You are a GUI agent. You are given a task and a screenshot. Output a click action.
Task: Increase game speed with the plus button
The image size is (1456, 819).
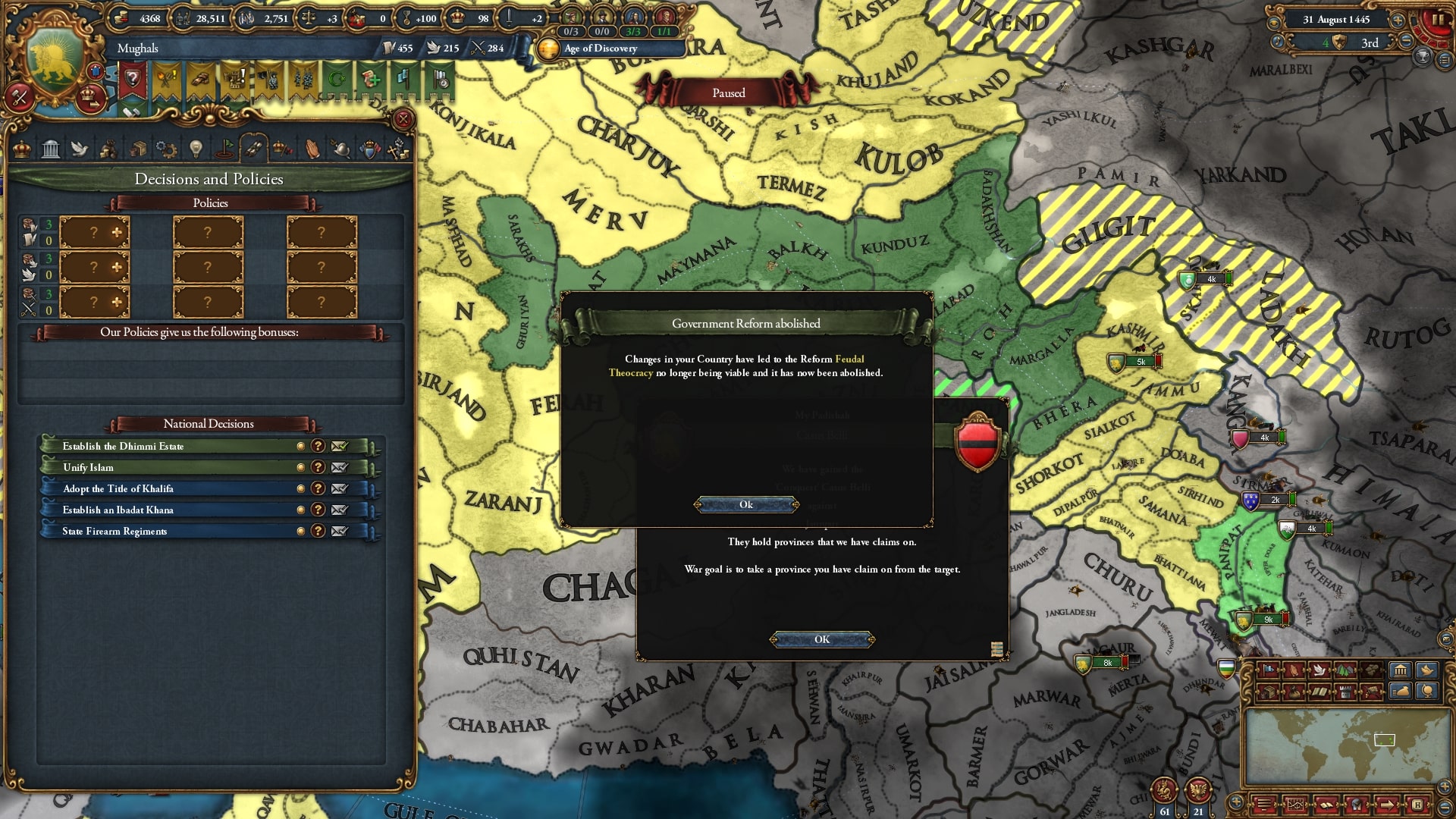coord(1398,20)
